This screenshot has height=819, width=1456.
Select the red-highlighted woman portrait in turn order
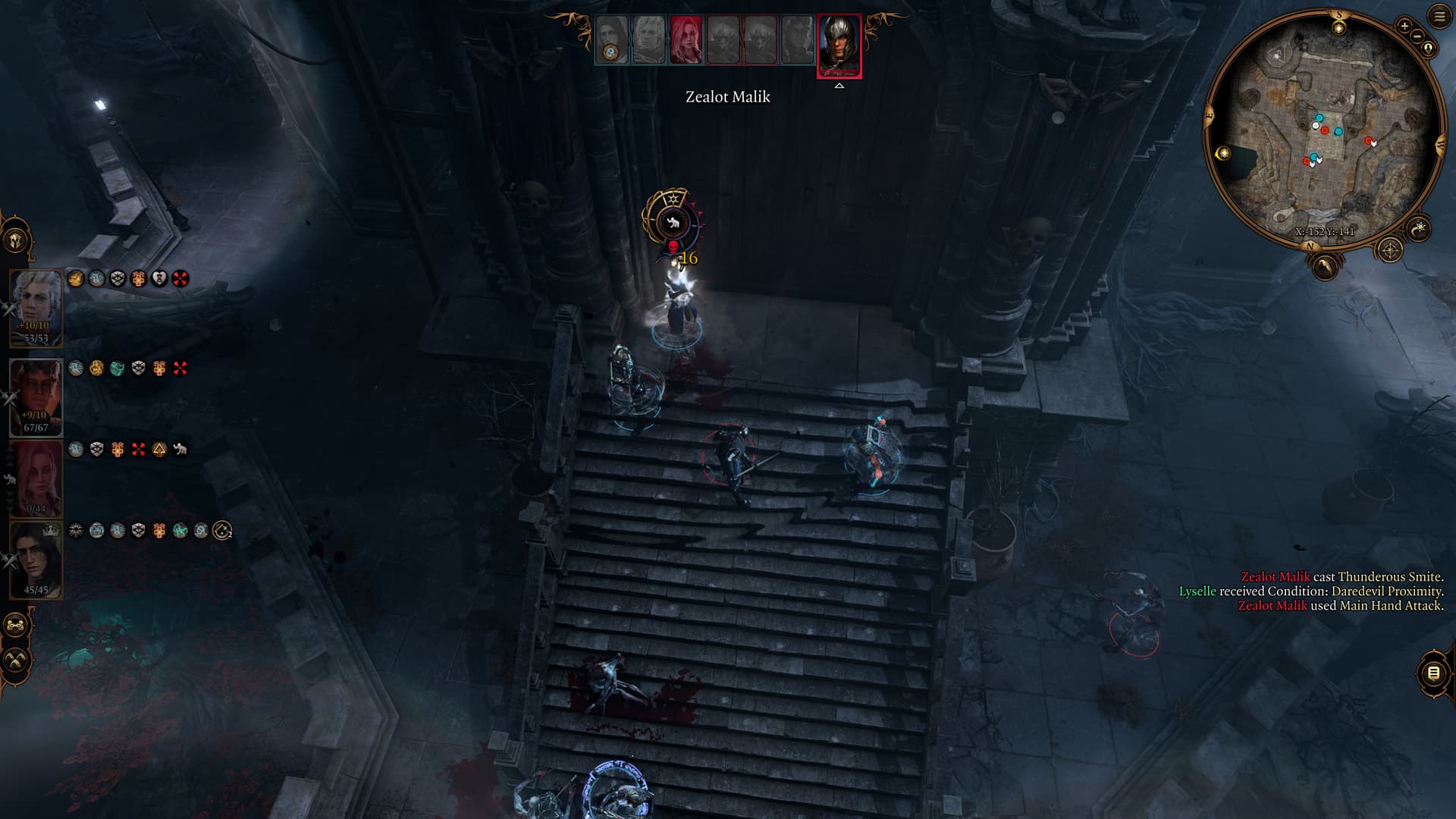point(686,40)
